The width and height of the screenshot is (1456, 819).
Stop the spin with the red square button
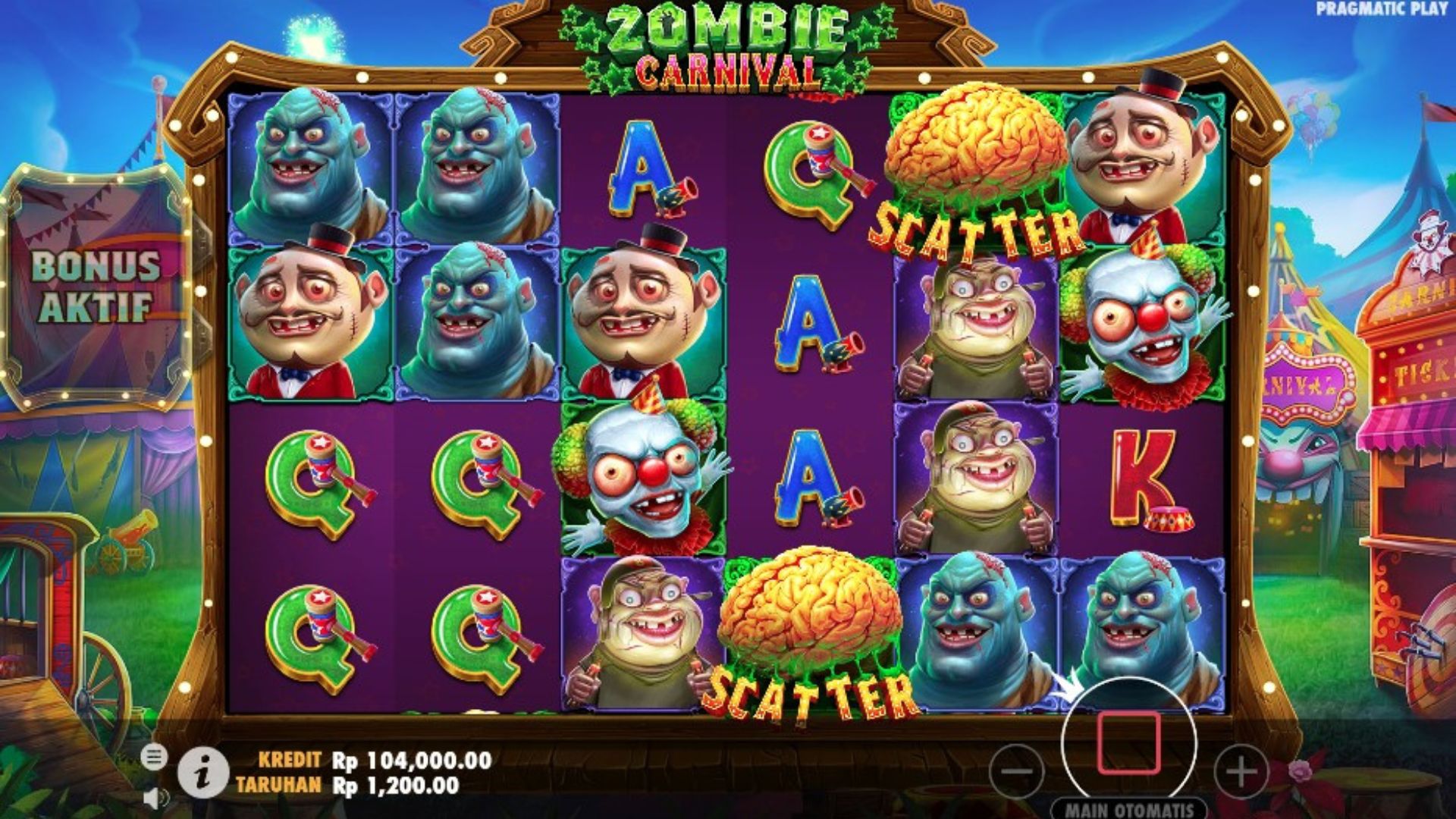tap(1128, 742)
